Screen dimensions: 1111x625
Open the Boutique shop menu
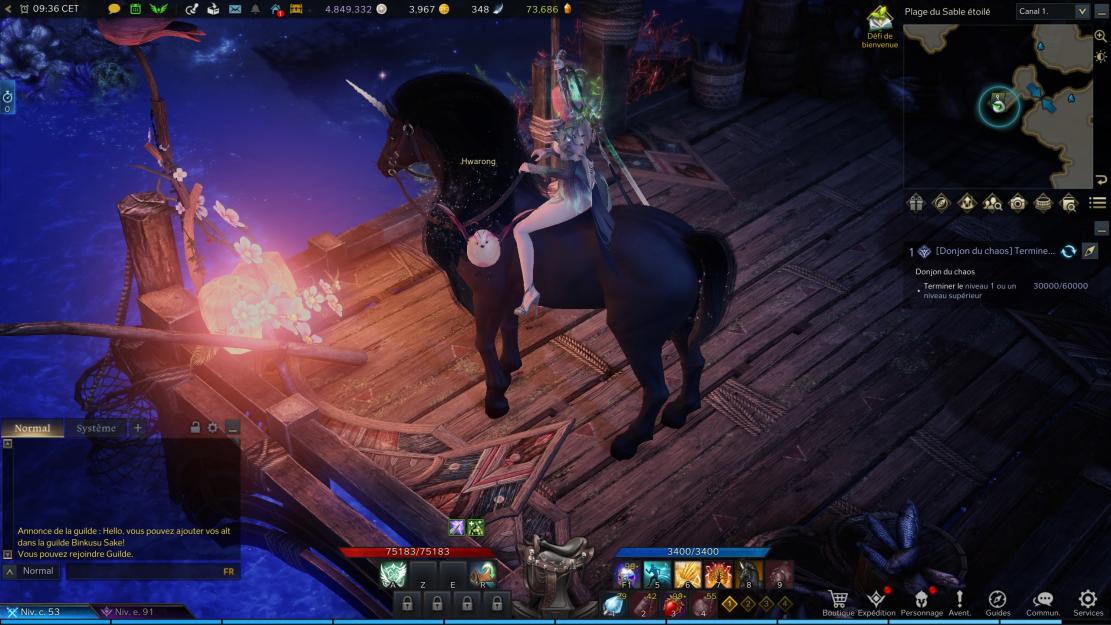click(x=838, y=600)
